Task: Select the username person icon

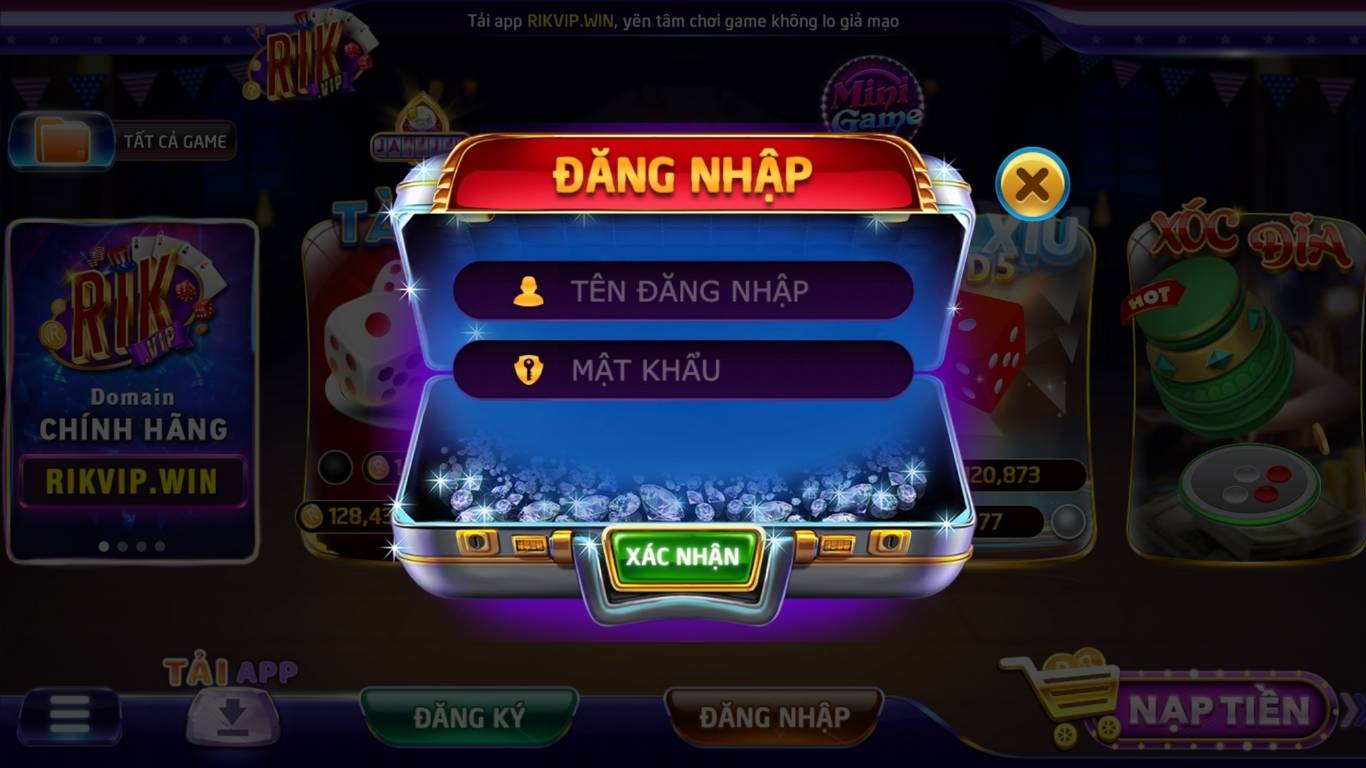Action: (x=527, y=290)
